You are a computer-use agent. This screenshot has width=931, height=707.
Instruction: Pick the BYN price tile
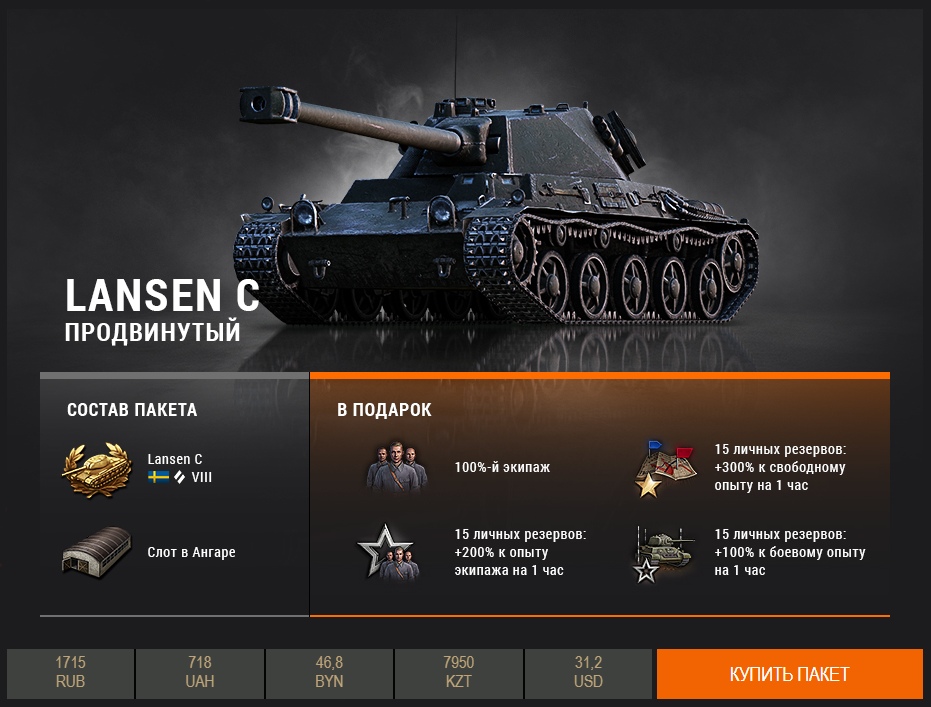tap(329, 673)
